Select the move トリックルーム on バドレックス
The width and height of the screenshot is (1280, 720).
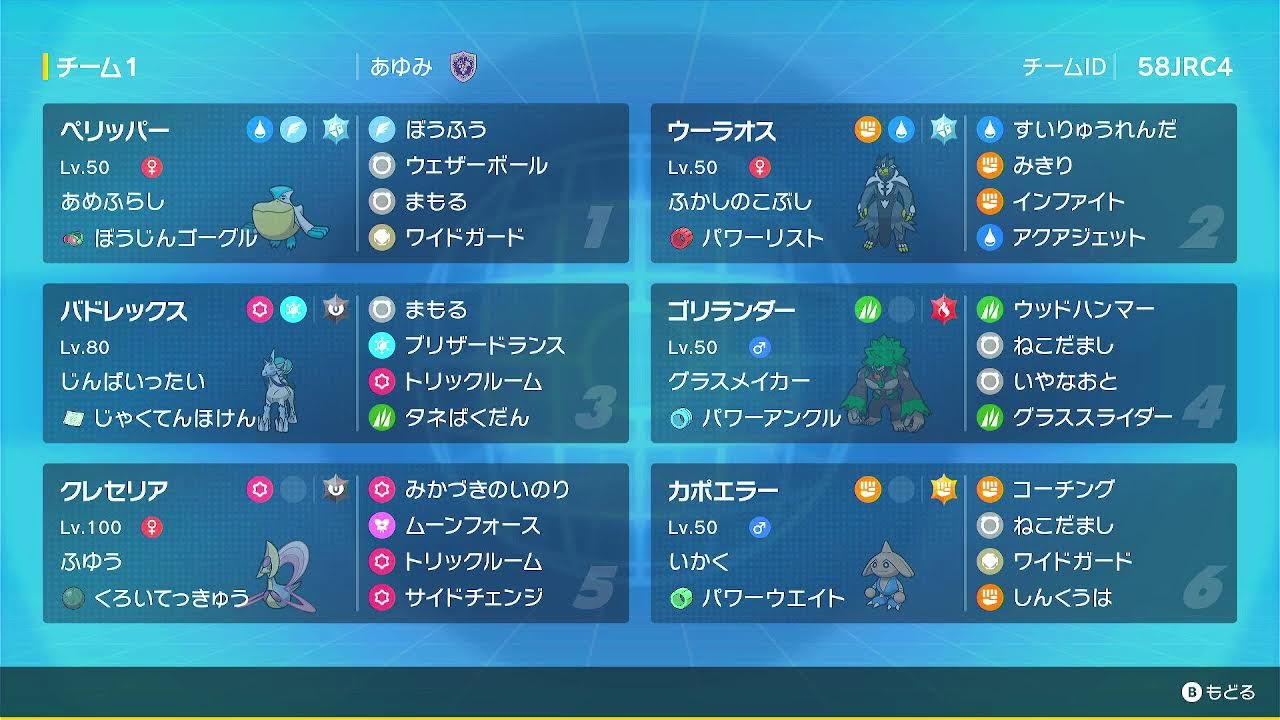(x=474, y=381)
